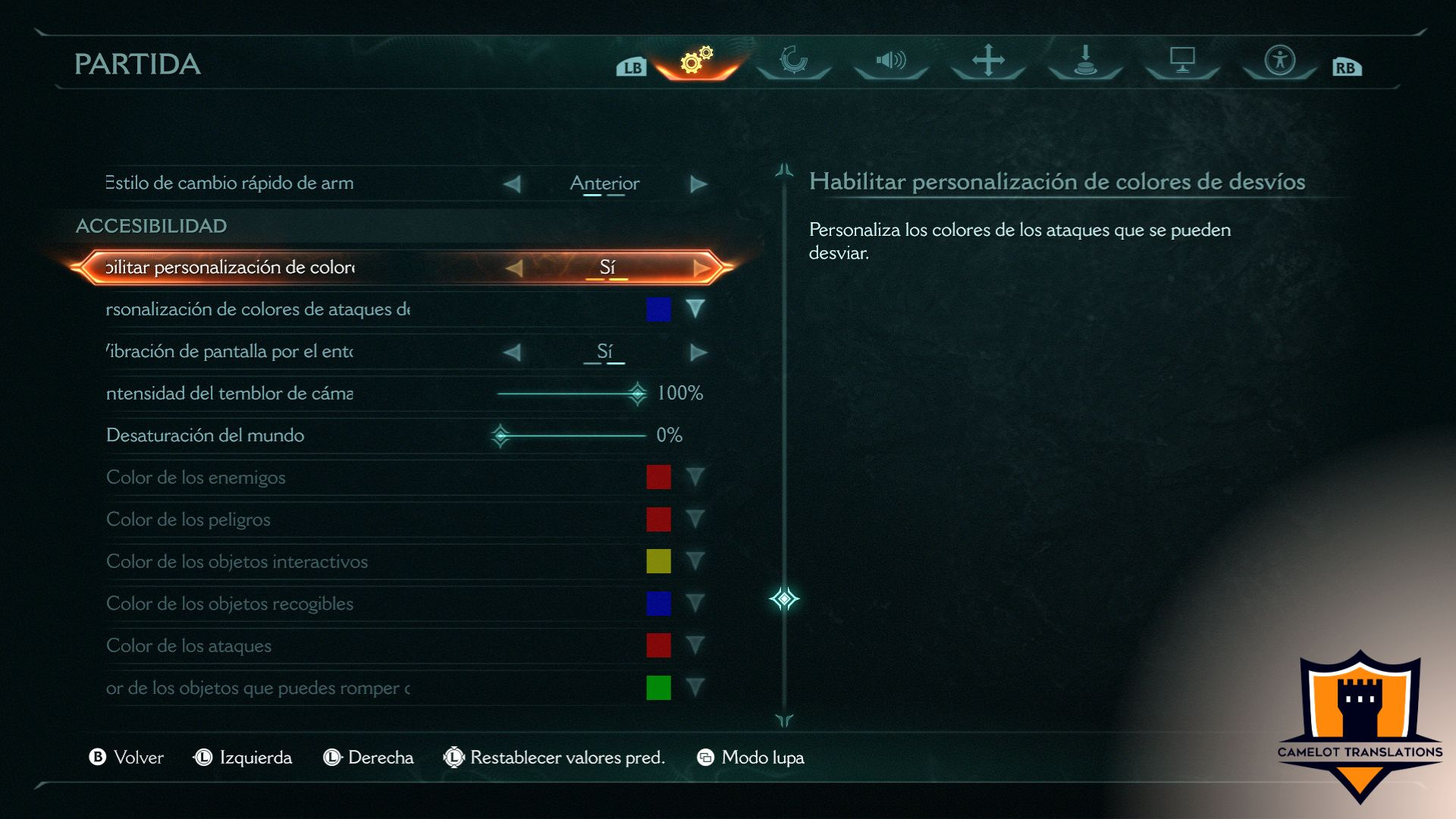This screenshot has width=1456, height=819.
Task: Click right arrow on weapon quick-swap style
Action: [x=698, y=184]
